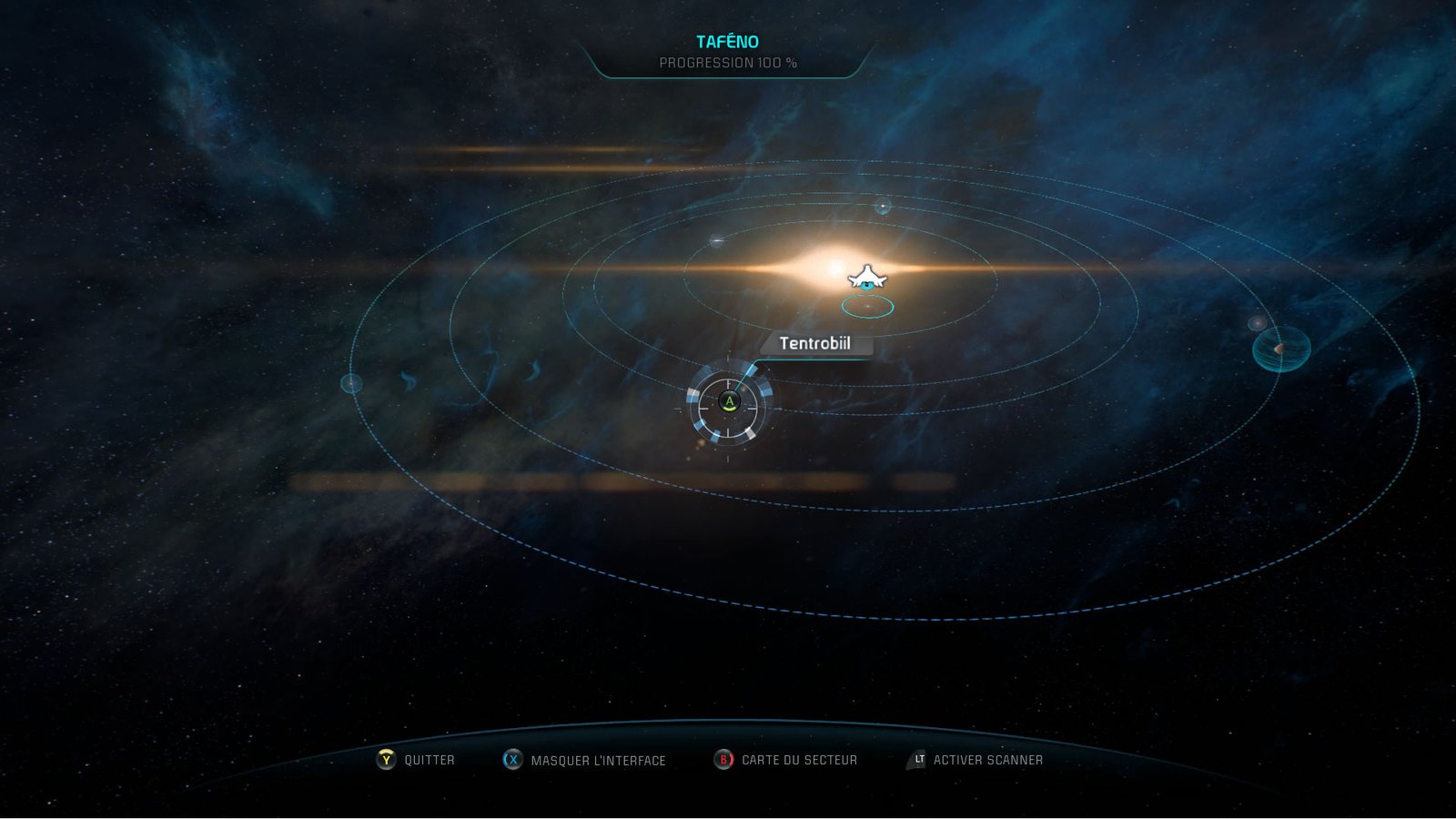The height and width of the screenshot is (819, 1456).
Task: Click the X button icon for hiding interface
Action: point(512,758)
